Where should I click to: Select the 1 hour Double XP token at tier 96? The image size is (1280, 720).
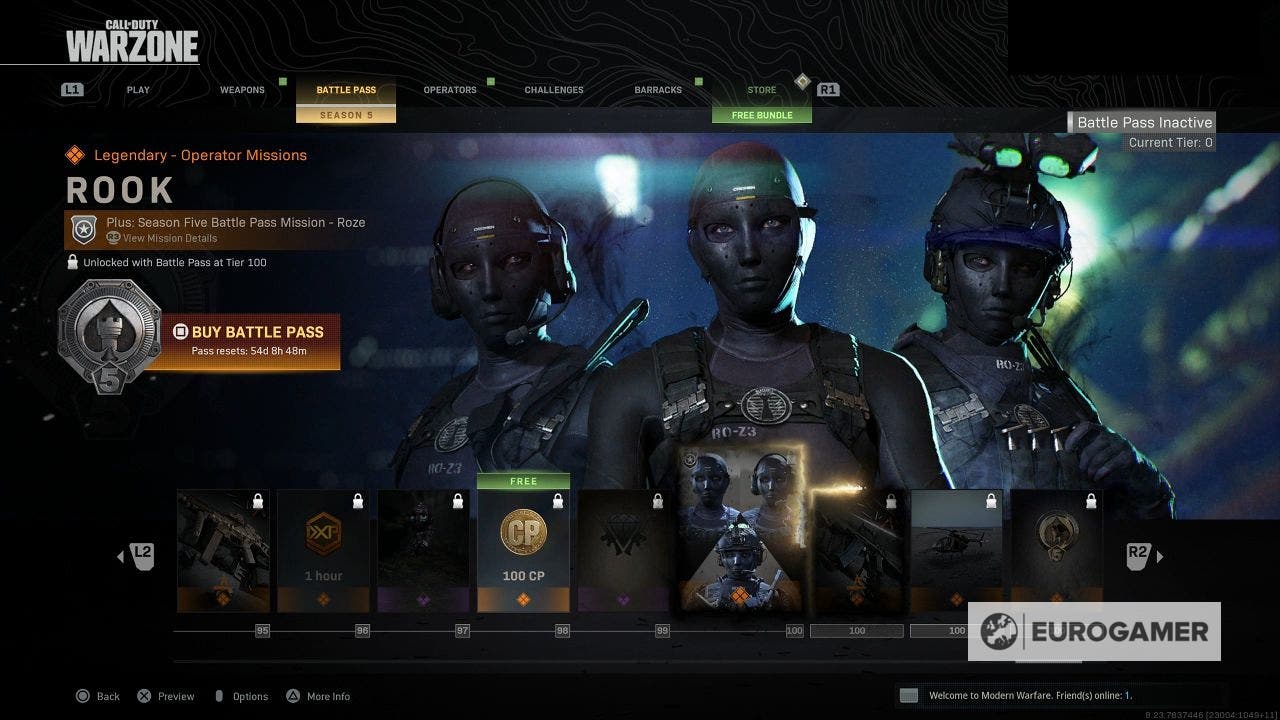[323, 540]
